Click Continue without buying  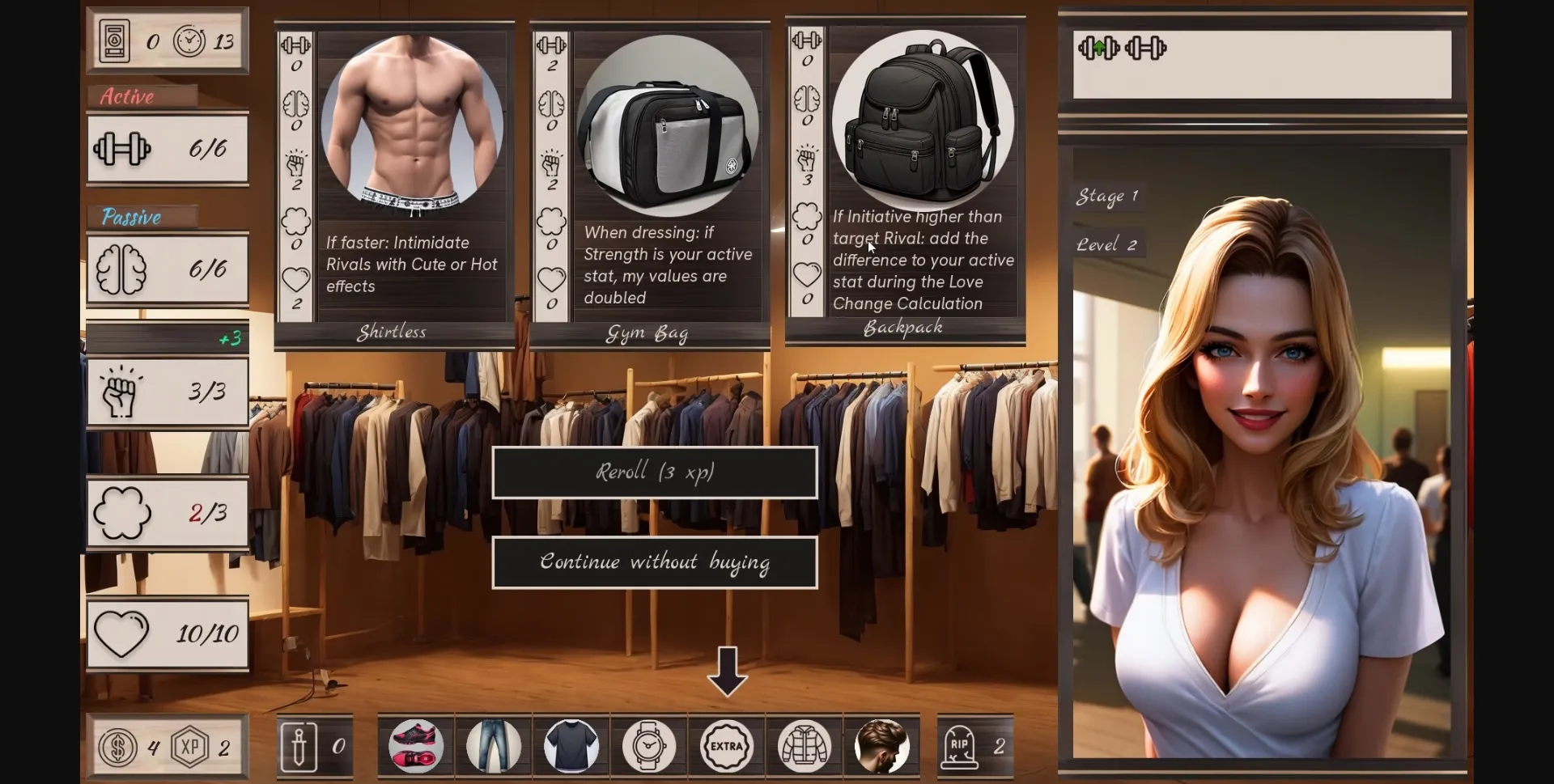tap(654, 562)
